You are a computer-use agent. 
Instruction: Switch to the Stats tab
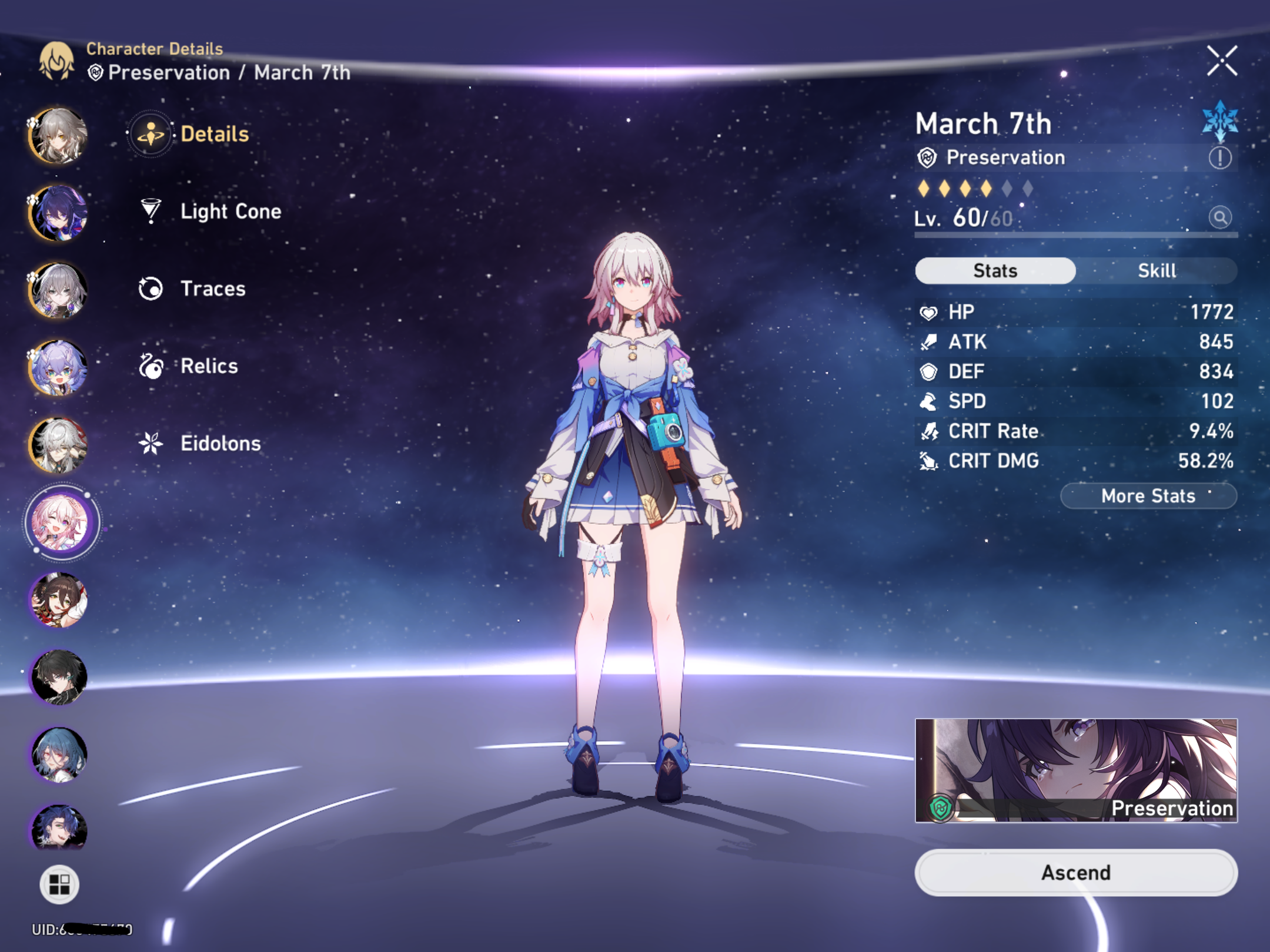(x=995, y=271)
